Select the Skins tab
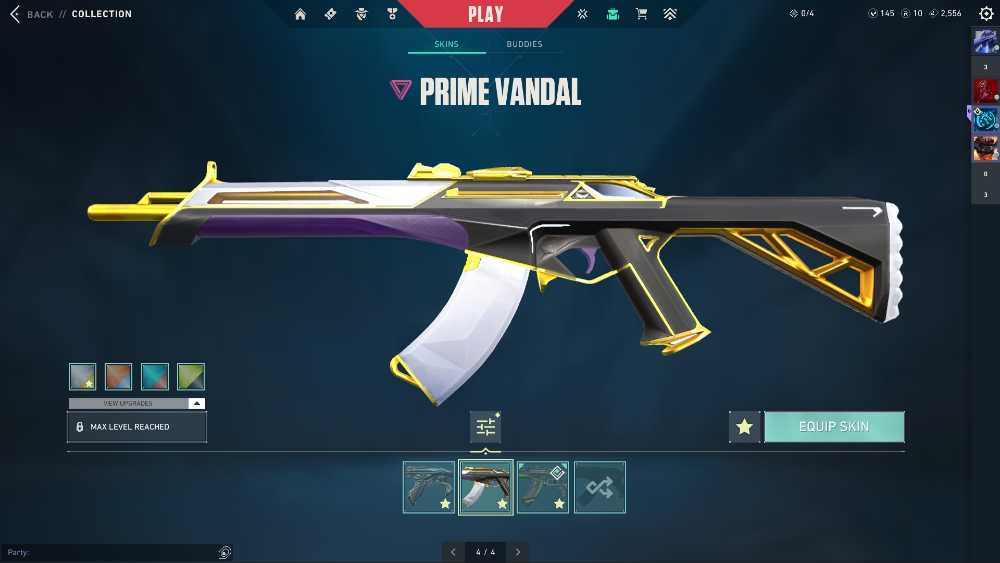1000x563 pixels. point(446,44)
